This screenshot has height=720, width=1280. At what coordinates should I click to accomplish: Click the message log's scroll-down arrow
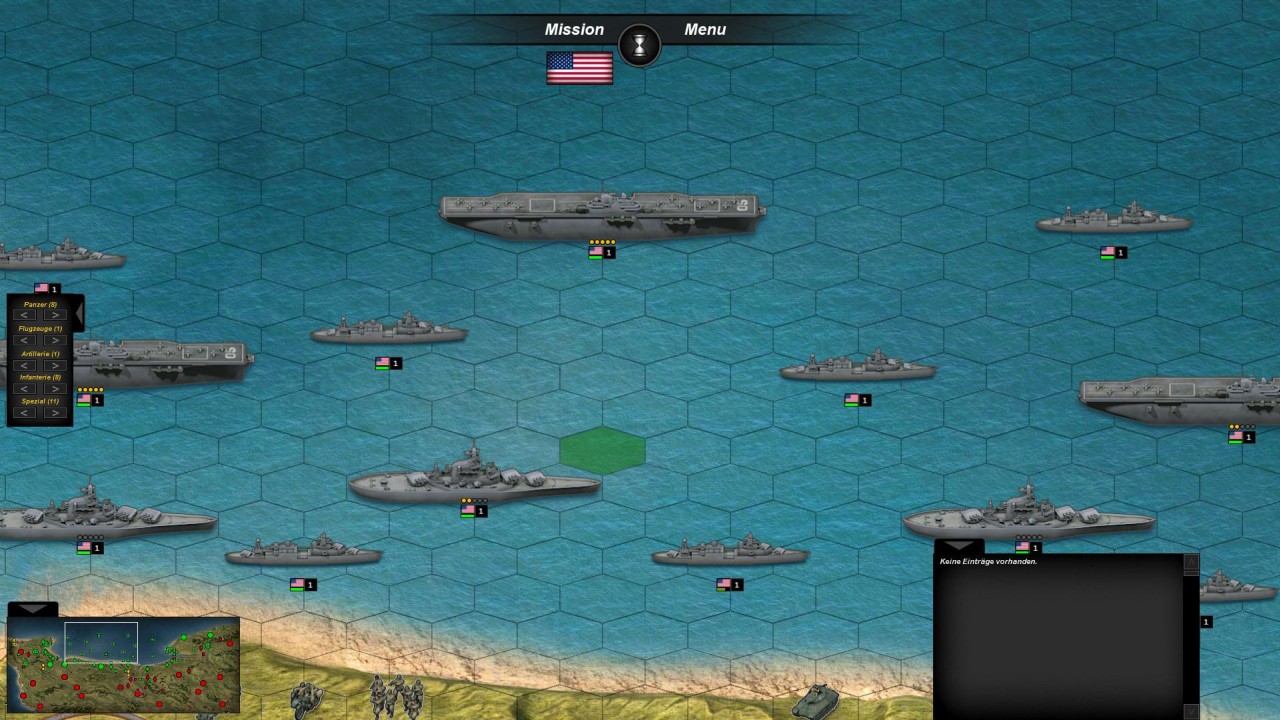coord(1191,711)
